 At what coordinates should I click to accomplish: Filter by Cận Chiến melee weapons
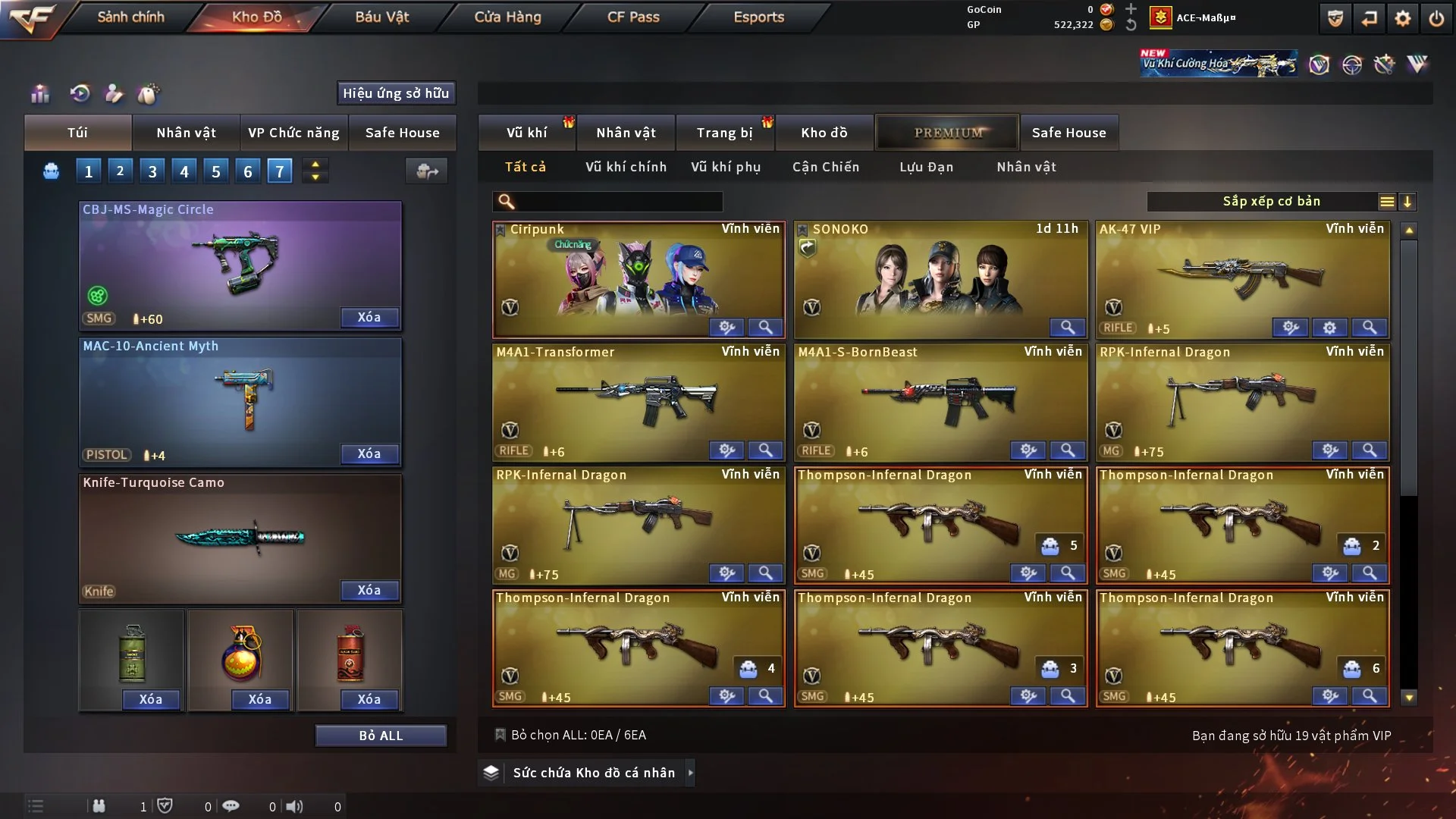point(826,167)
